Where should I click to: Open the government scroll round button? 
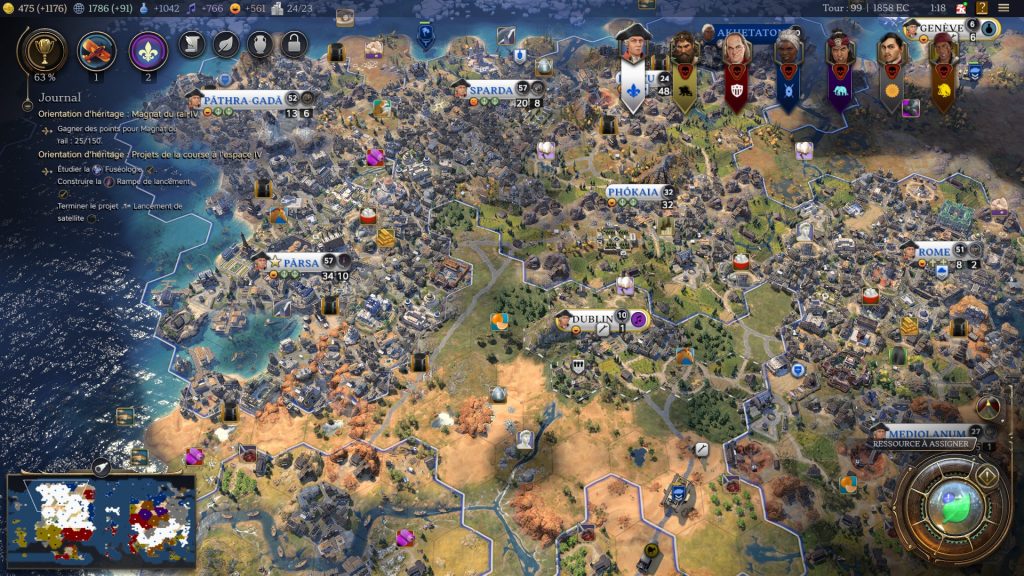coord(192,44)
